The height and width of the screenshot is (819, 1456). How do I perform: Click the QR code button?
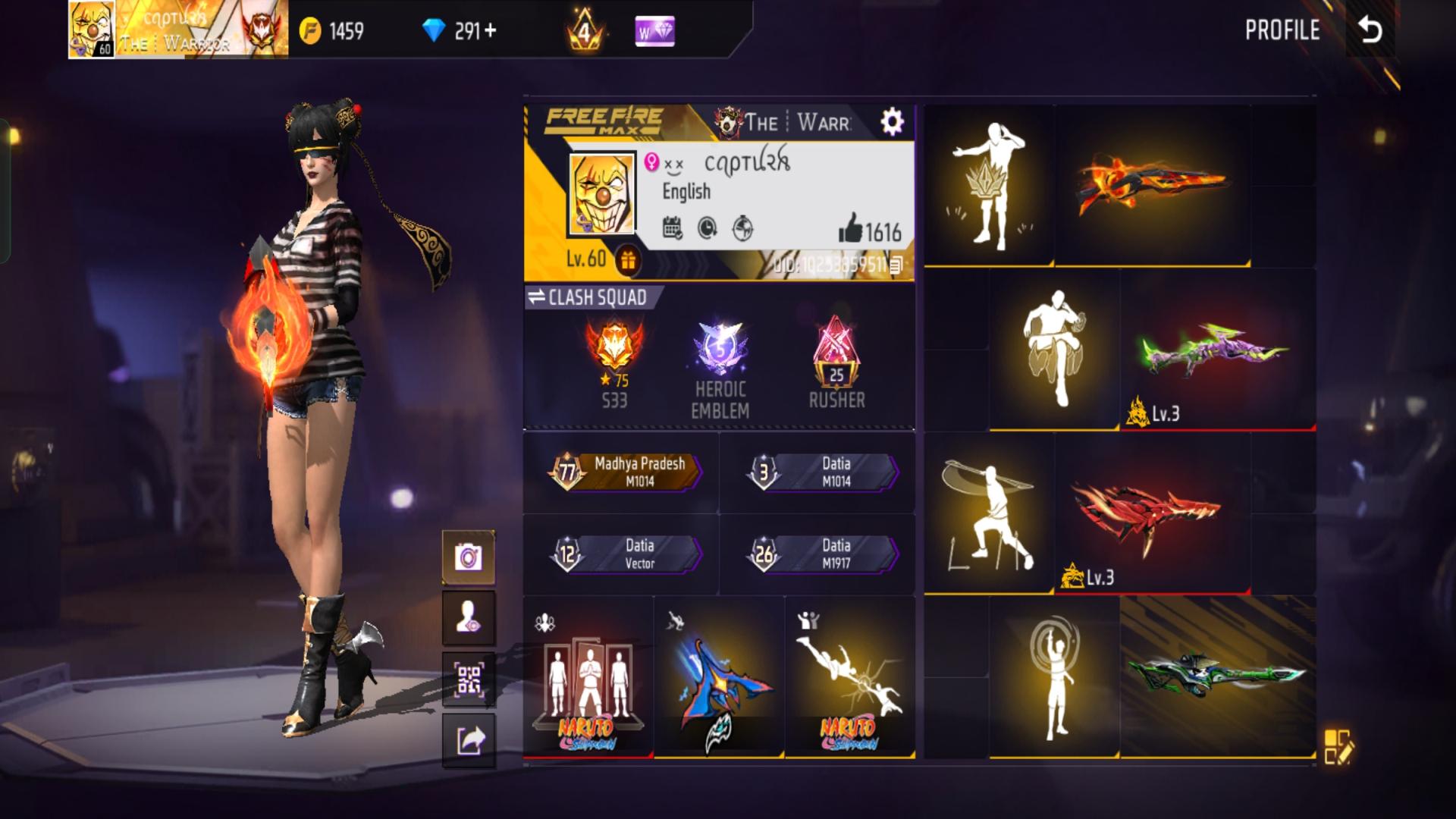pyautogui.click(x=469, y=679)
